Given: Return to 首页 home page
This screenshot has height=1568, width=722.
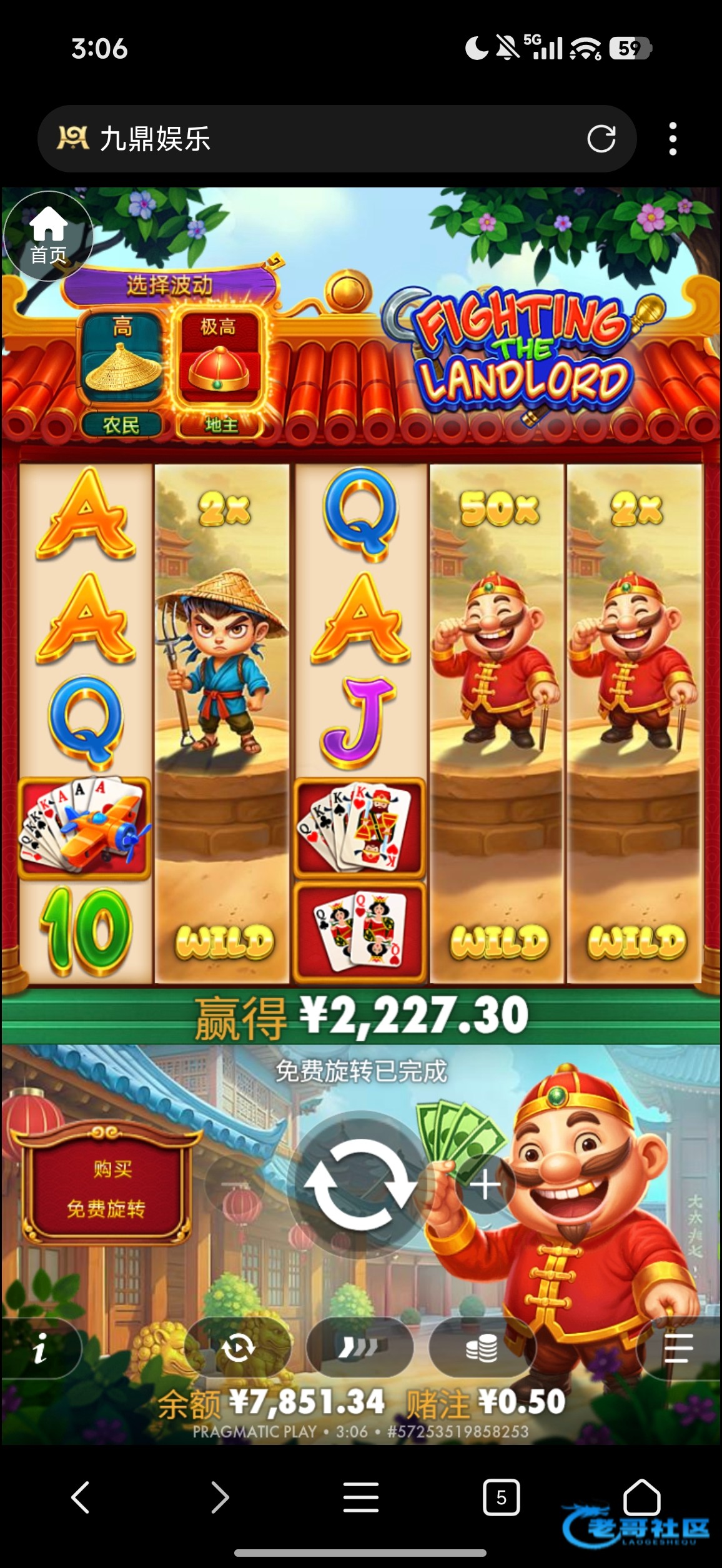Looking at the screenshot, I should tap(48, 236).
